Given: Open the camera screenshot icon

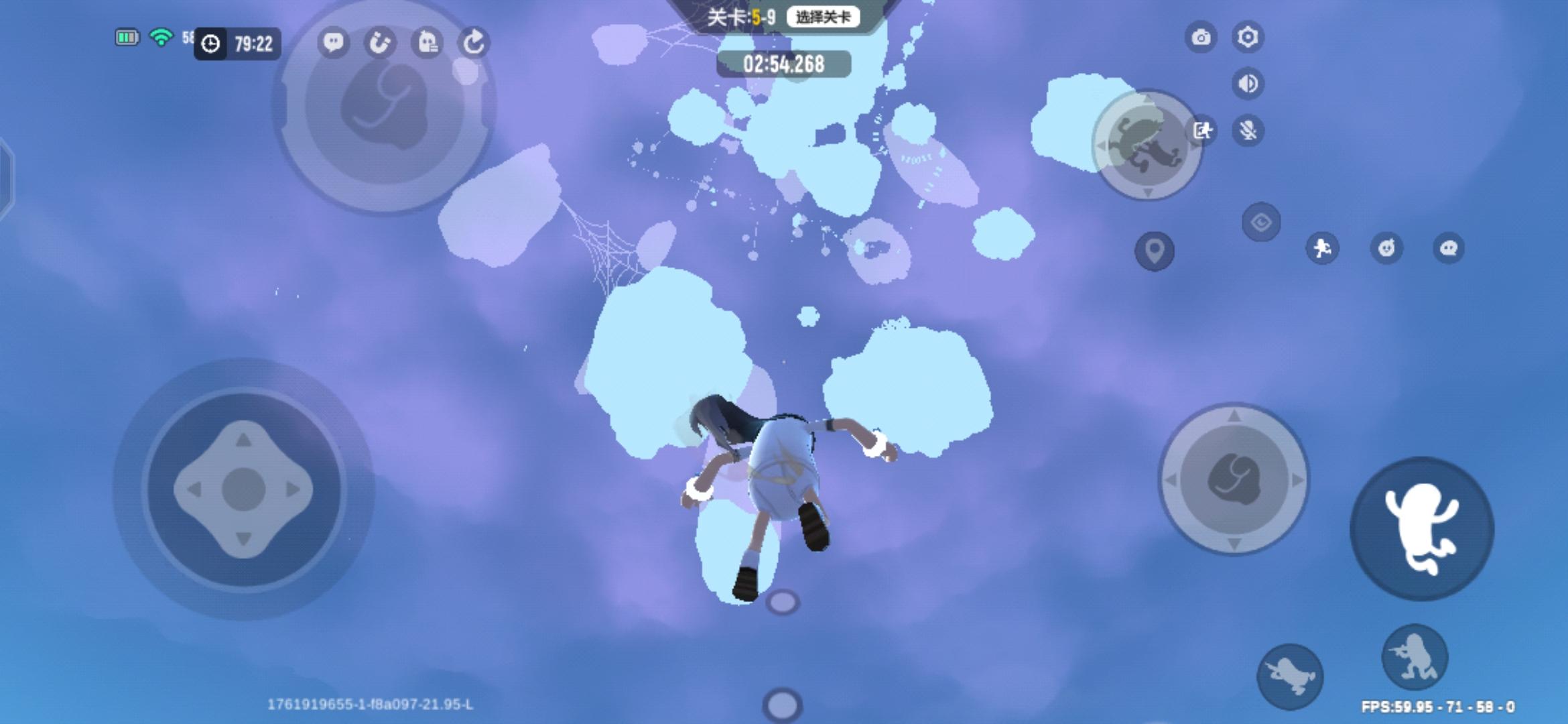Looking at the screenshot, I should (x=1203, y=38).
